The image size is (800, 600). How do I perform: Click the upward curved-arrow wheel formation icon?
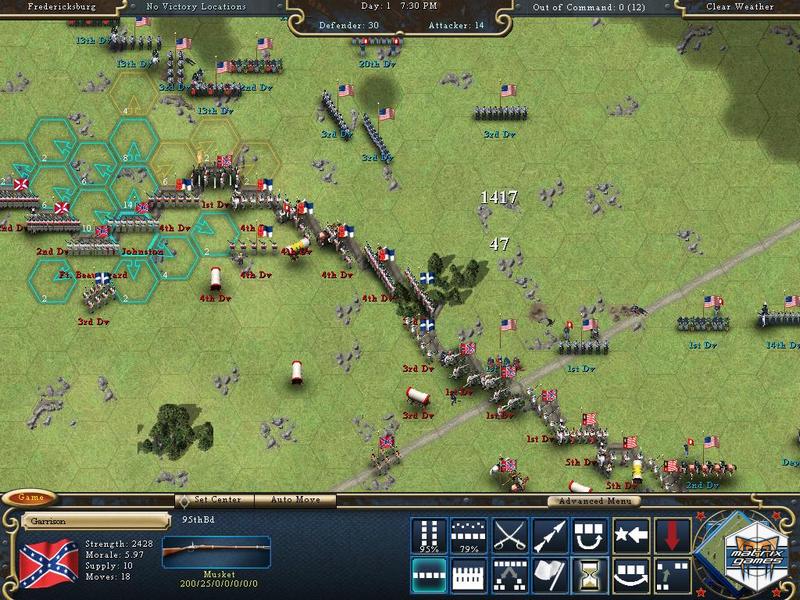(x=591, y=535)
